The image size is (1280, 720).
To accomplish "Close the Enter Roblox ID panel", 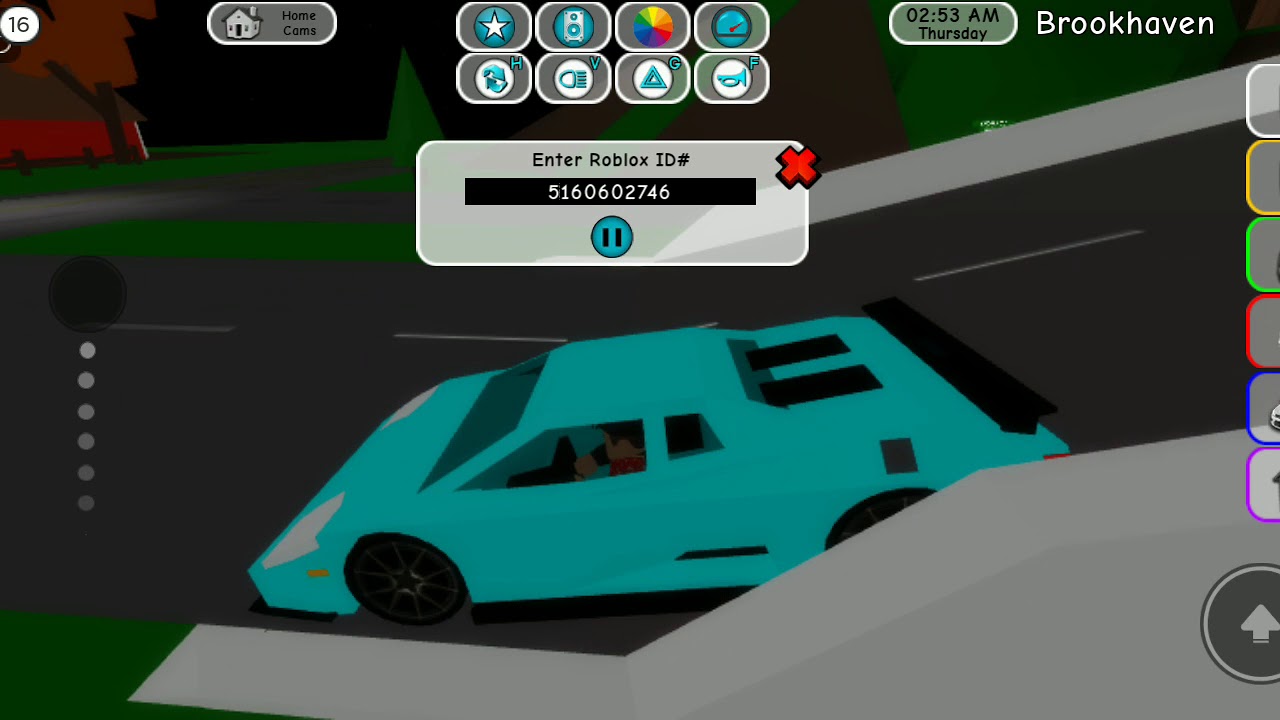I will click(x=797, y=167).
